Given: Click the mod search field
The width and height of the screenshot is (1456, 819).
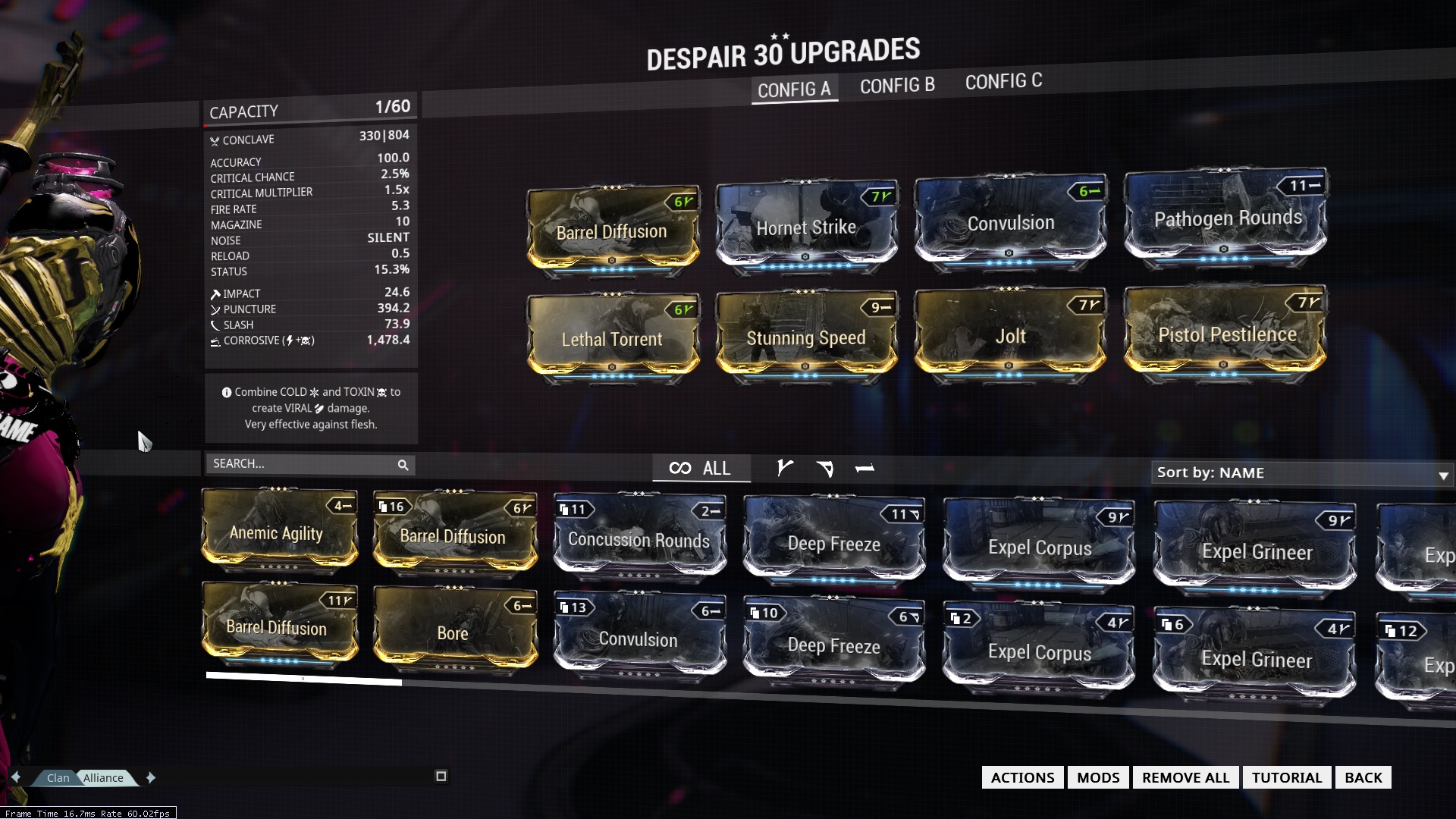Looking at the screenshot, I should (x=303, y=463).
